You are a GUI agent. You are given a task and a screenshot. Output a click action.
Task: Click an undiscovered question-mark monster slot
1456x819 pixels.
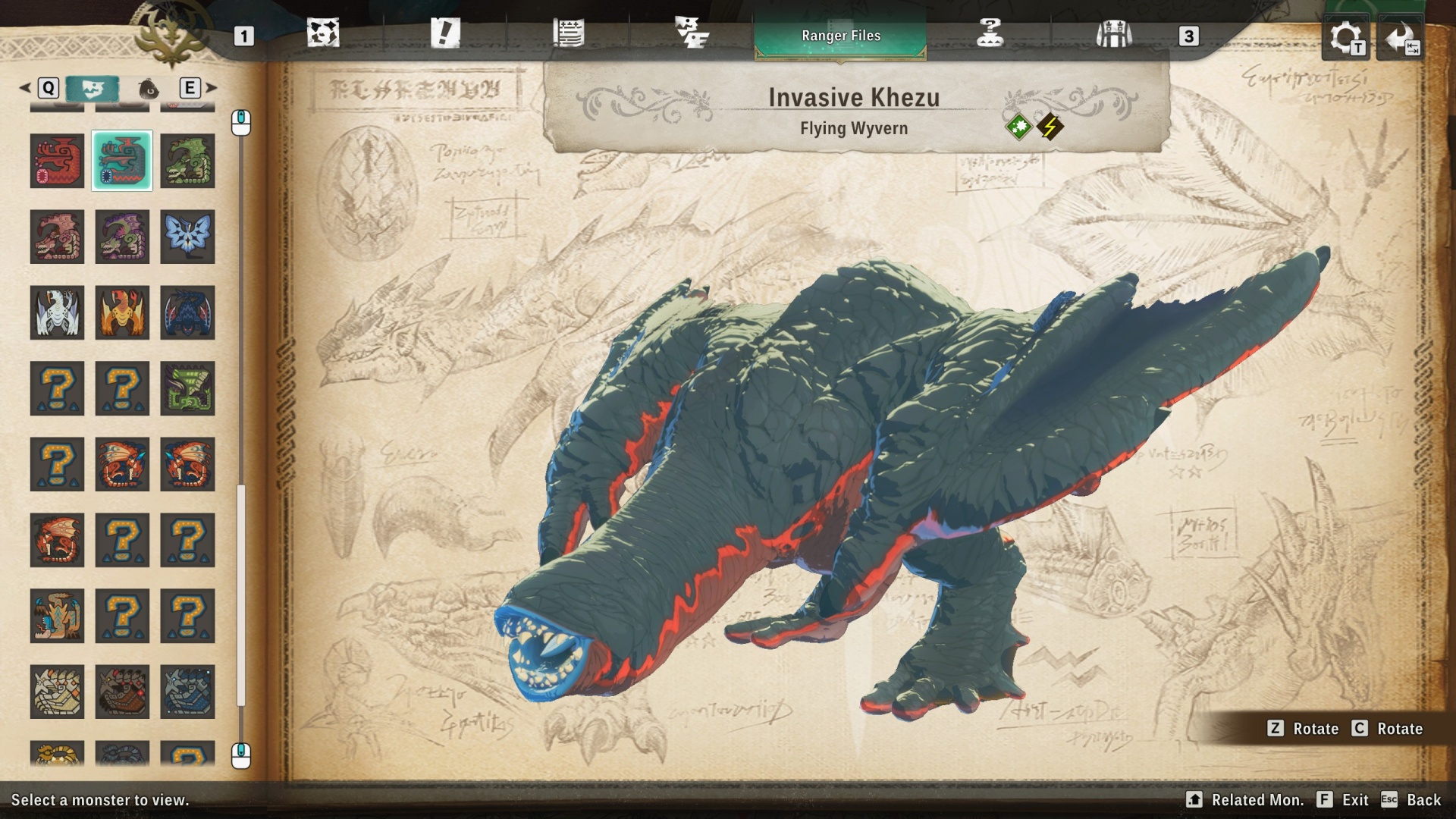click(x=57, y=388)
